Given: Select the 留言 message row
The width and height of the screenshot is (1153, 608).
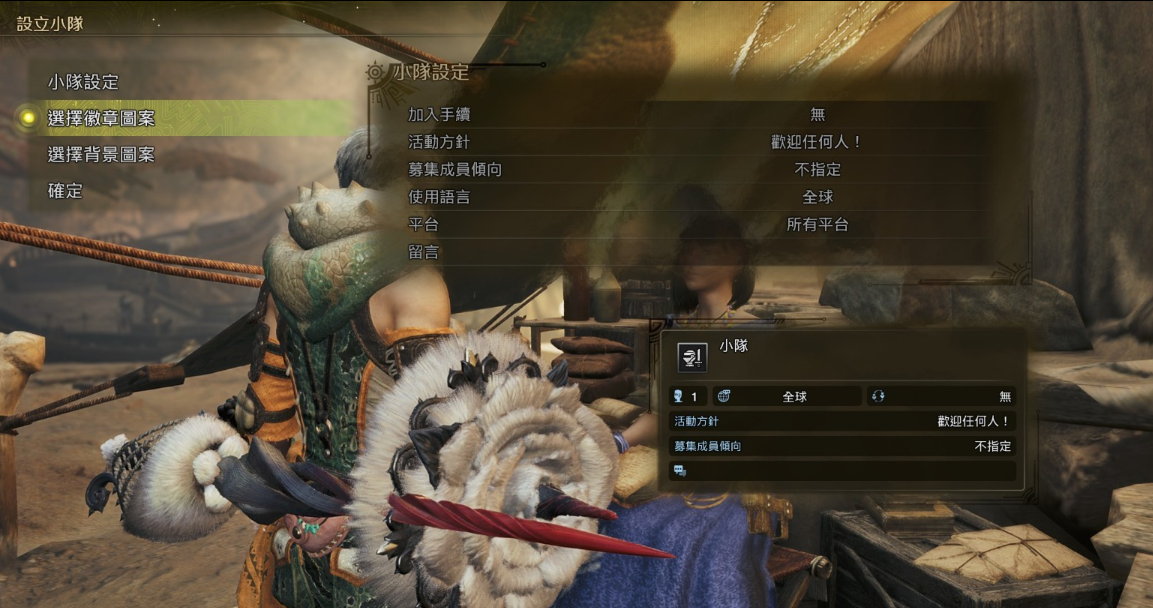Looking at the screenshot, I should click(x=700, y=252).
